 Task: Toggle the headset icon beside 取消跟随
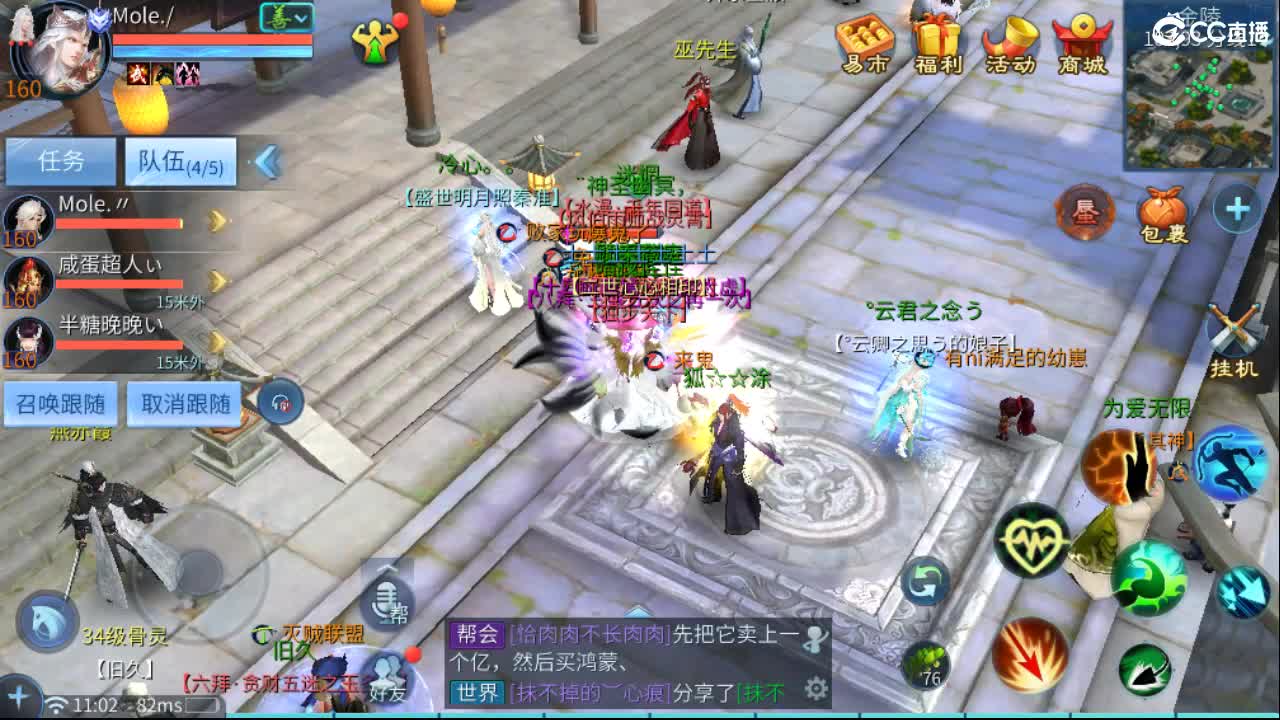tap(283, 403)
